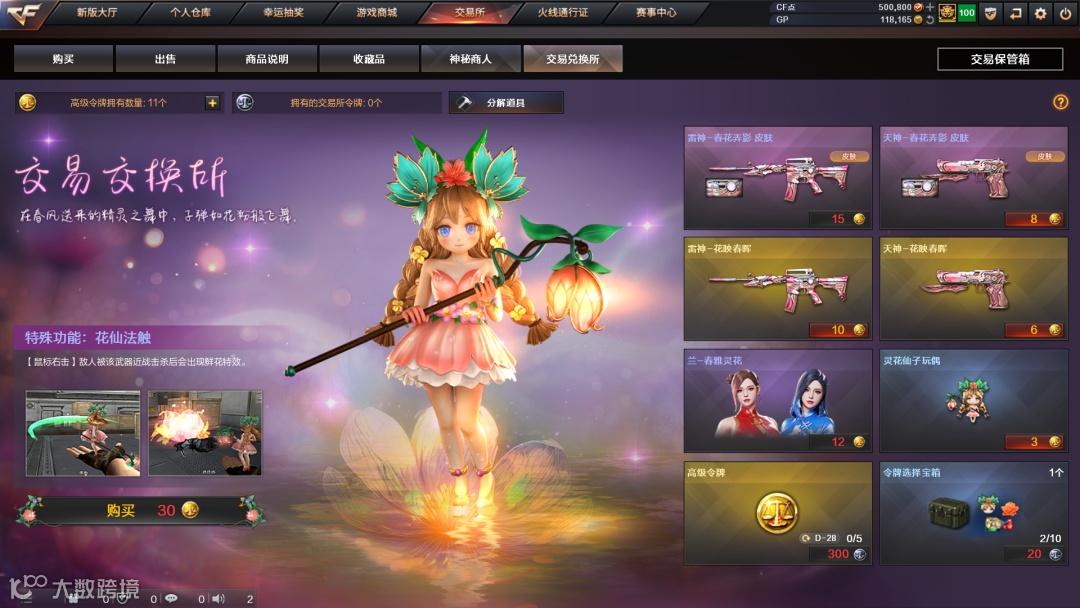The width and height of the screenshot is (1080, 608).
Task: Open settings with the gear icon
Action: tap(1040, 13)
